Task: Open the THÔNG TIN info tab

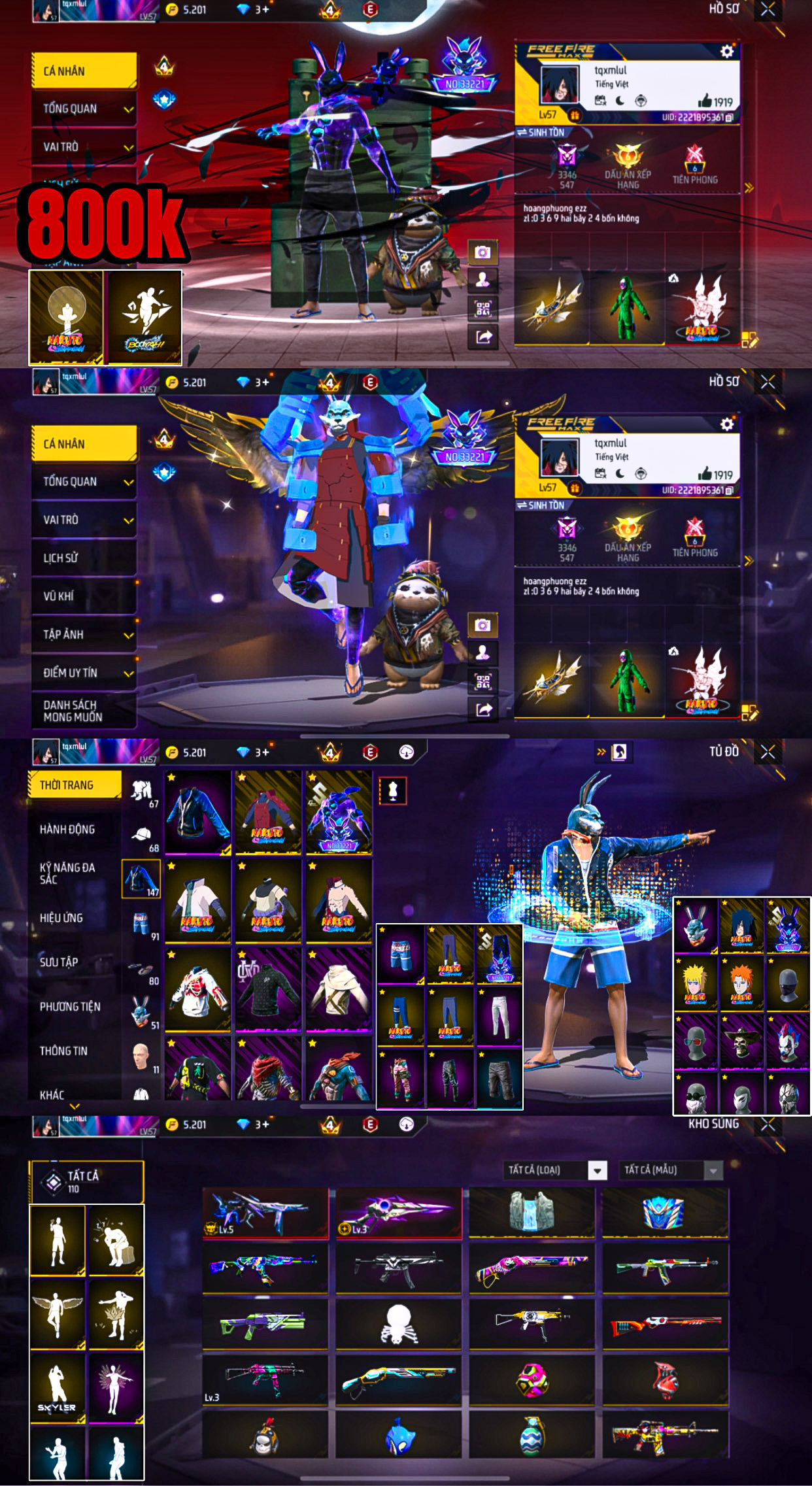Action: [63, 1051]
